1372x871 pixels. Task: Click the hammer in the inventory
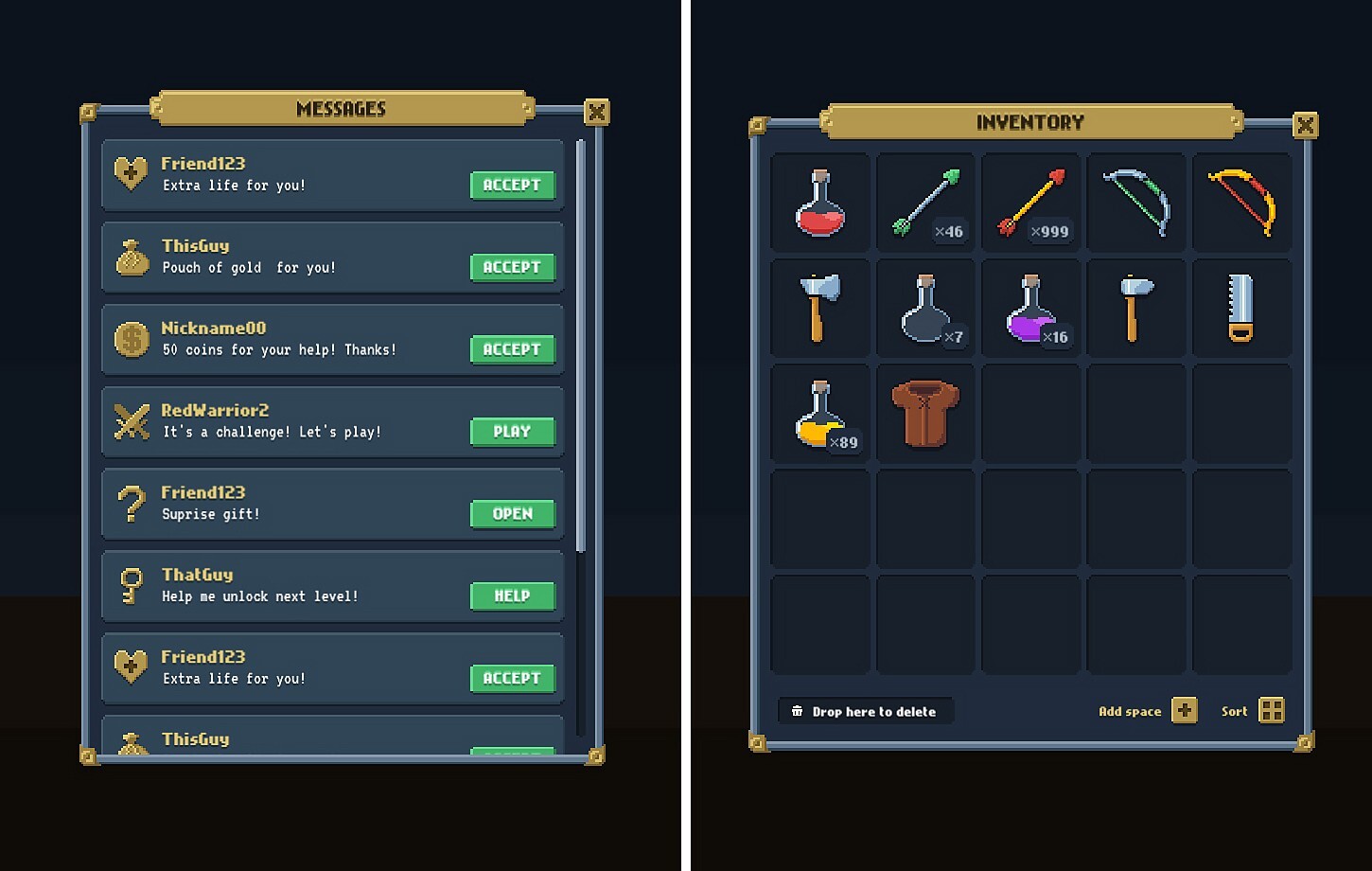pos(1135,308)
